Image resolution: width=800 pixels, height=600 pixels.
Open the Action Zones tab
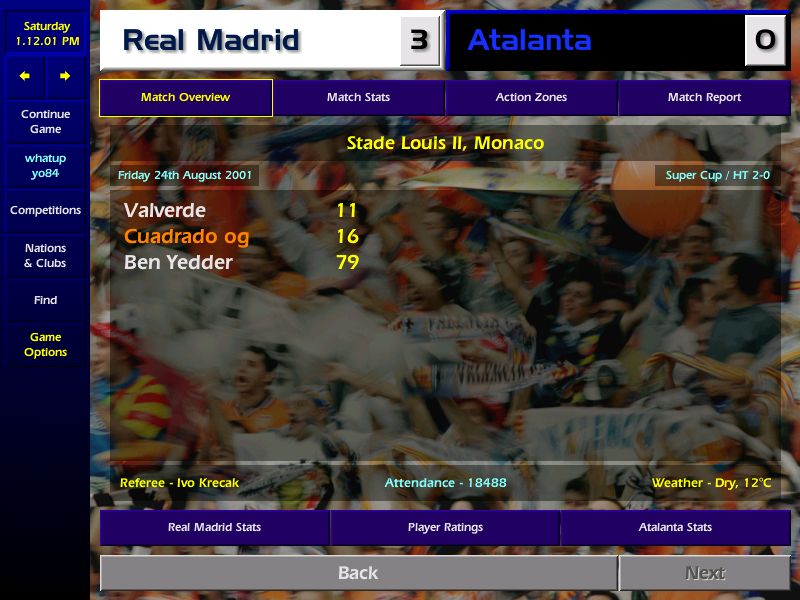point(531,98)
